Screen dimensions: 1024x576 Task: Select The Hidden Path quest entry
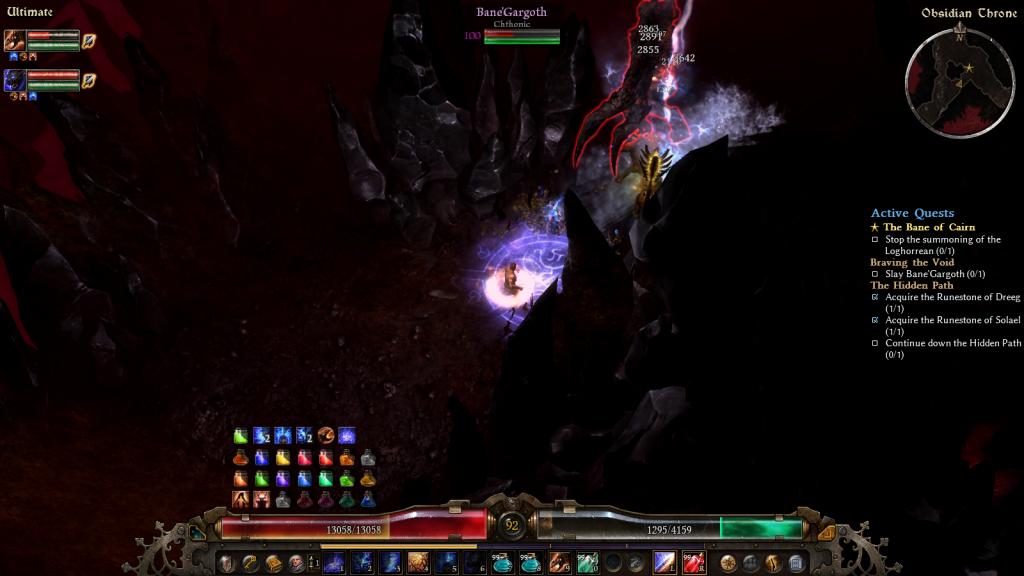910,285
